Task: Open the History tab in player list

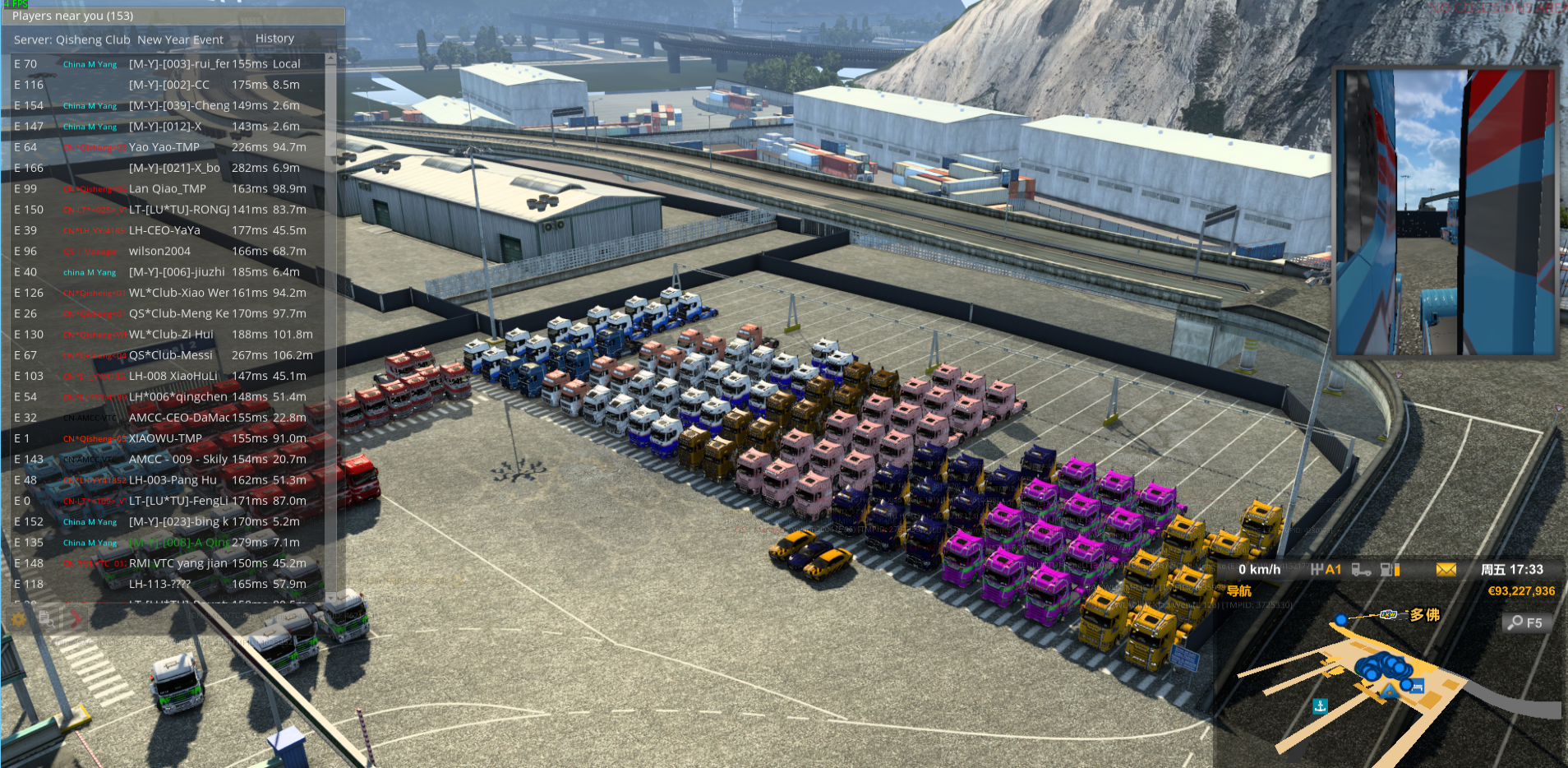Action: point(274,39)
